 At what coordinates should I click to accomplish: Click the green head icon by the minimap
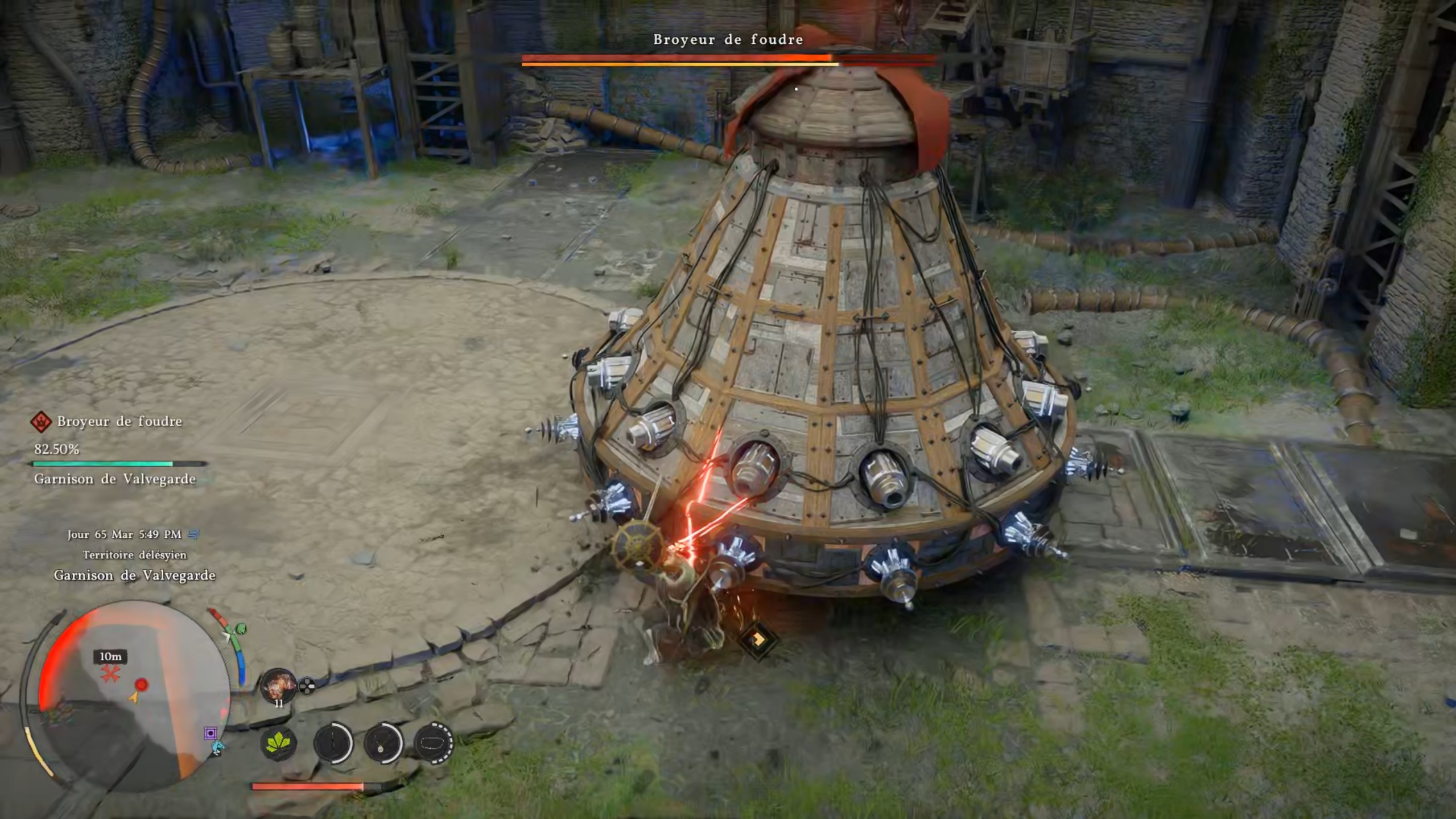241,628
